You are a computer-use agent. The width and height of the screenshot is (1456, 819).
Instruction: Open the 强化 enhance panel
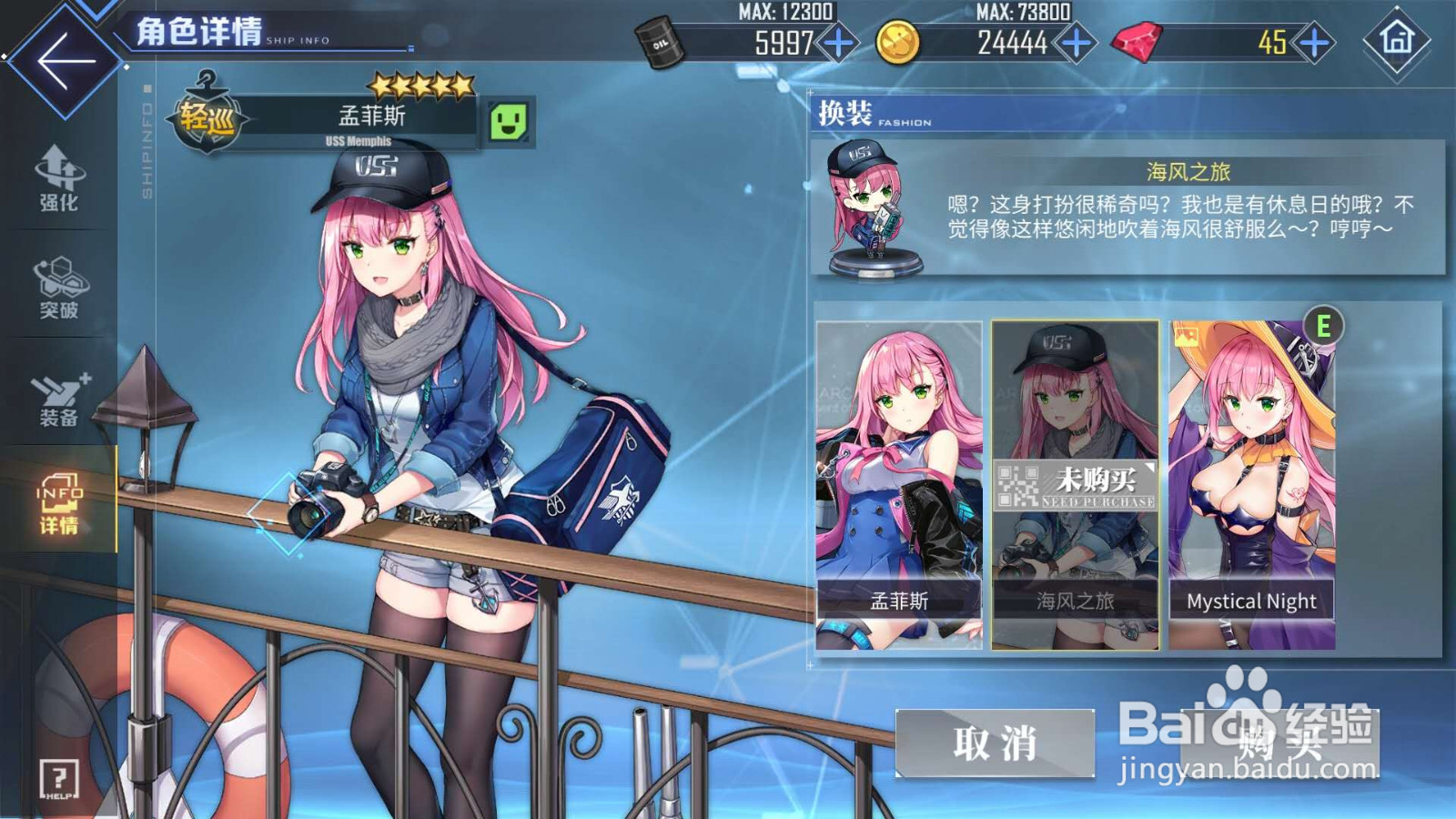pos(57,178)
